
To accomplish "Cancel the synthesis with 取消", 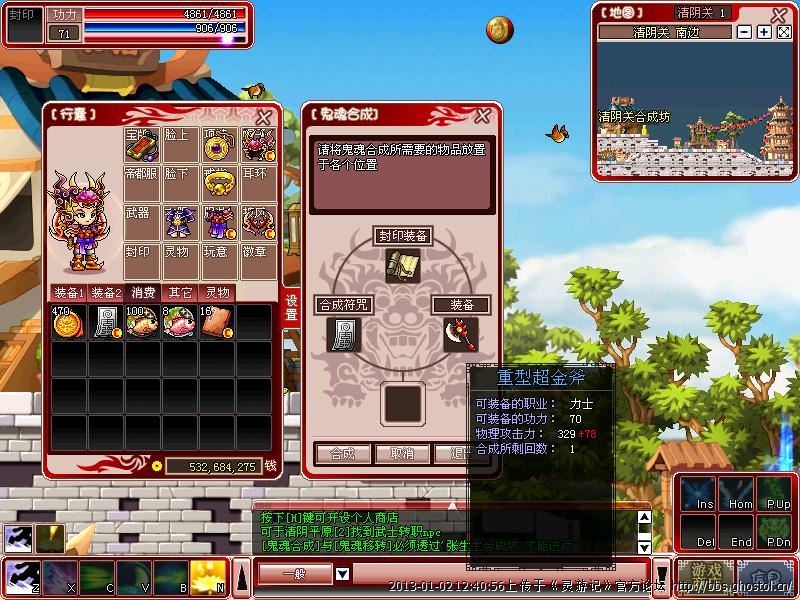I will click(401, 453).
